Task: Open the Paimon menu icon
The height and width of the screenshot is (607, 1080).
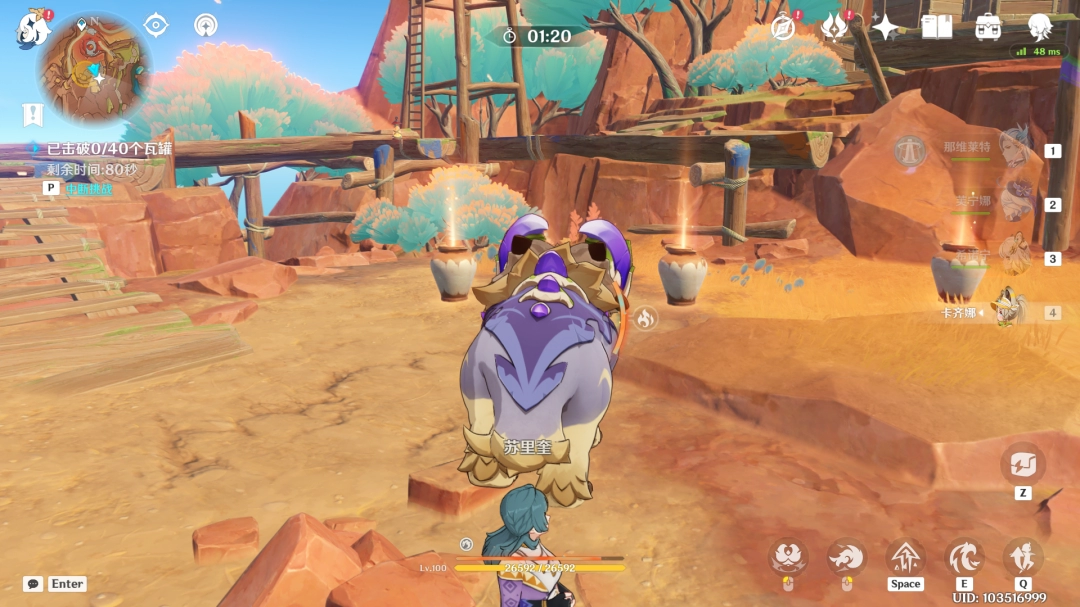Action: pyautogui.click(x=33, y=29)
